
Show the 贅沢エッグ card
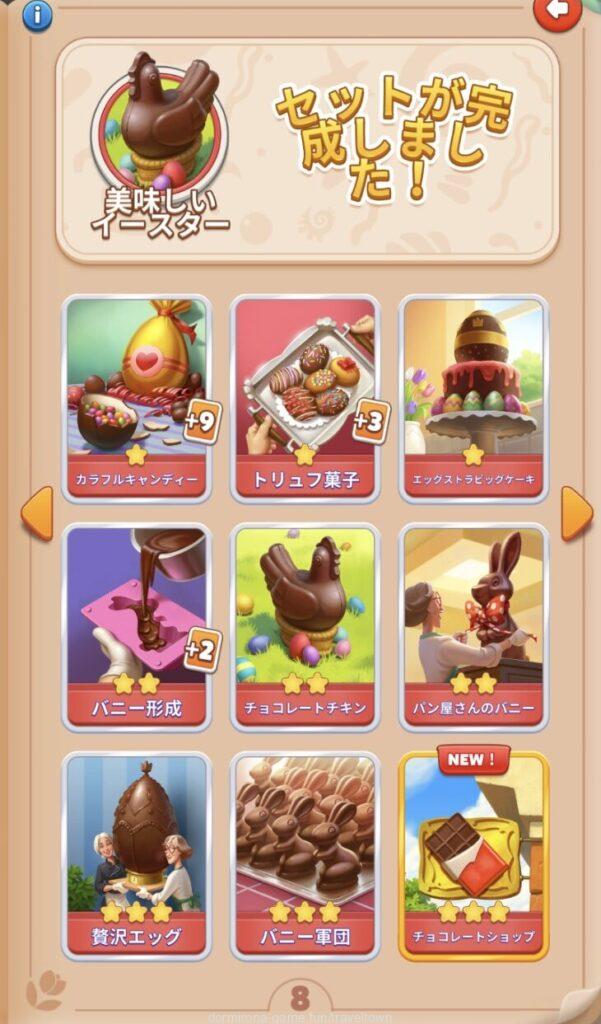[137, 855]
